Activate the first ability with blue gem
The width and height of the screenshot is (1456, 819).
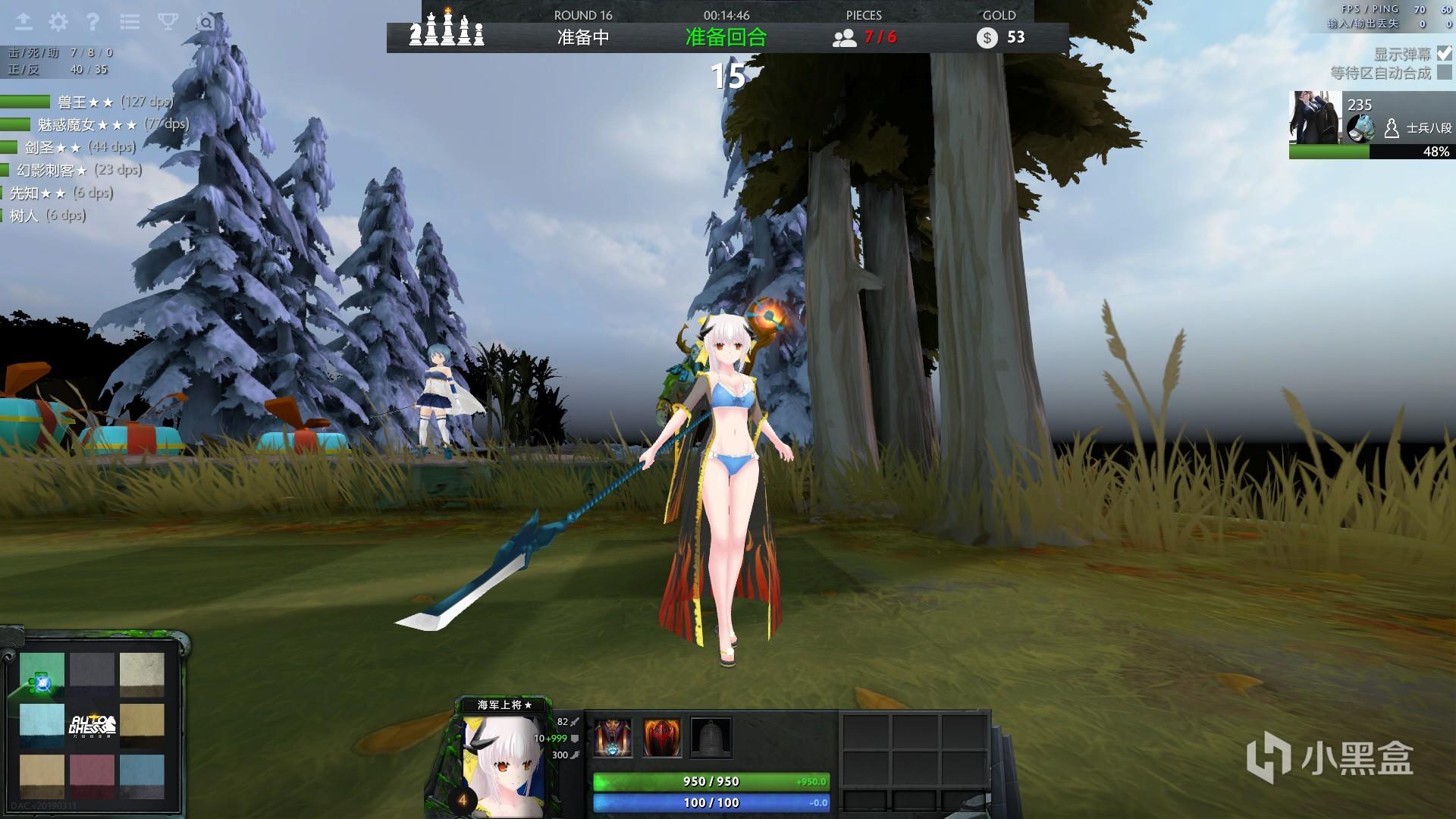[613, 738]
